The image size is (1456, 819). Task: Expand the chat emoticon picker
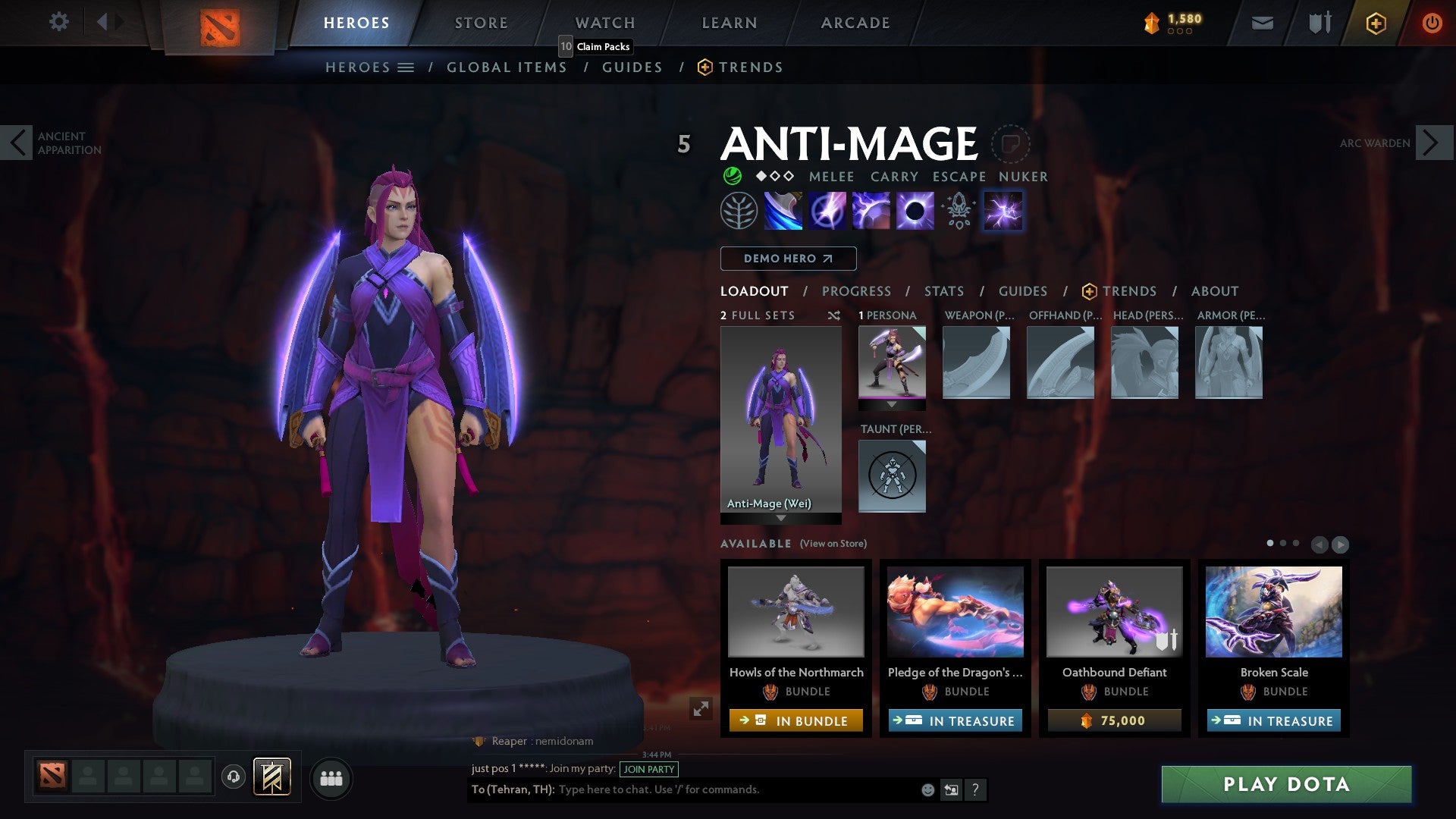pos(927,789)
